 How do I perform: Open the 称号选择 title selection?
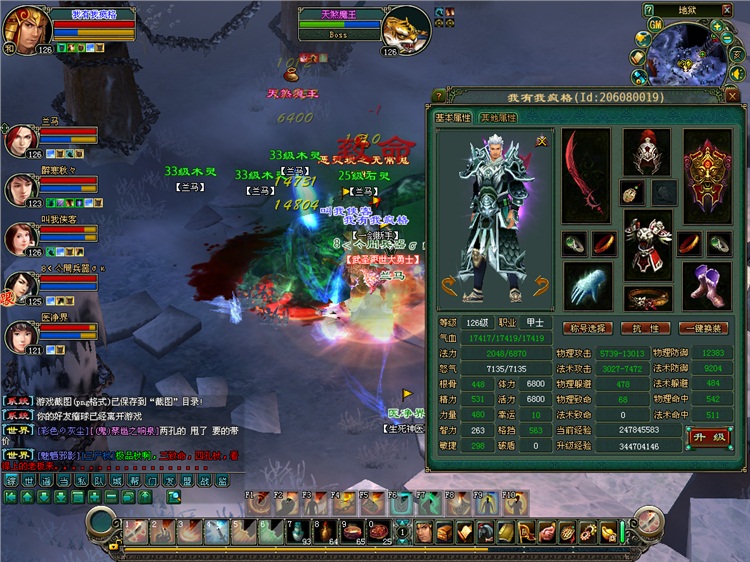pyautogui.click(x=587, y=328)
